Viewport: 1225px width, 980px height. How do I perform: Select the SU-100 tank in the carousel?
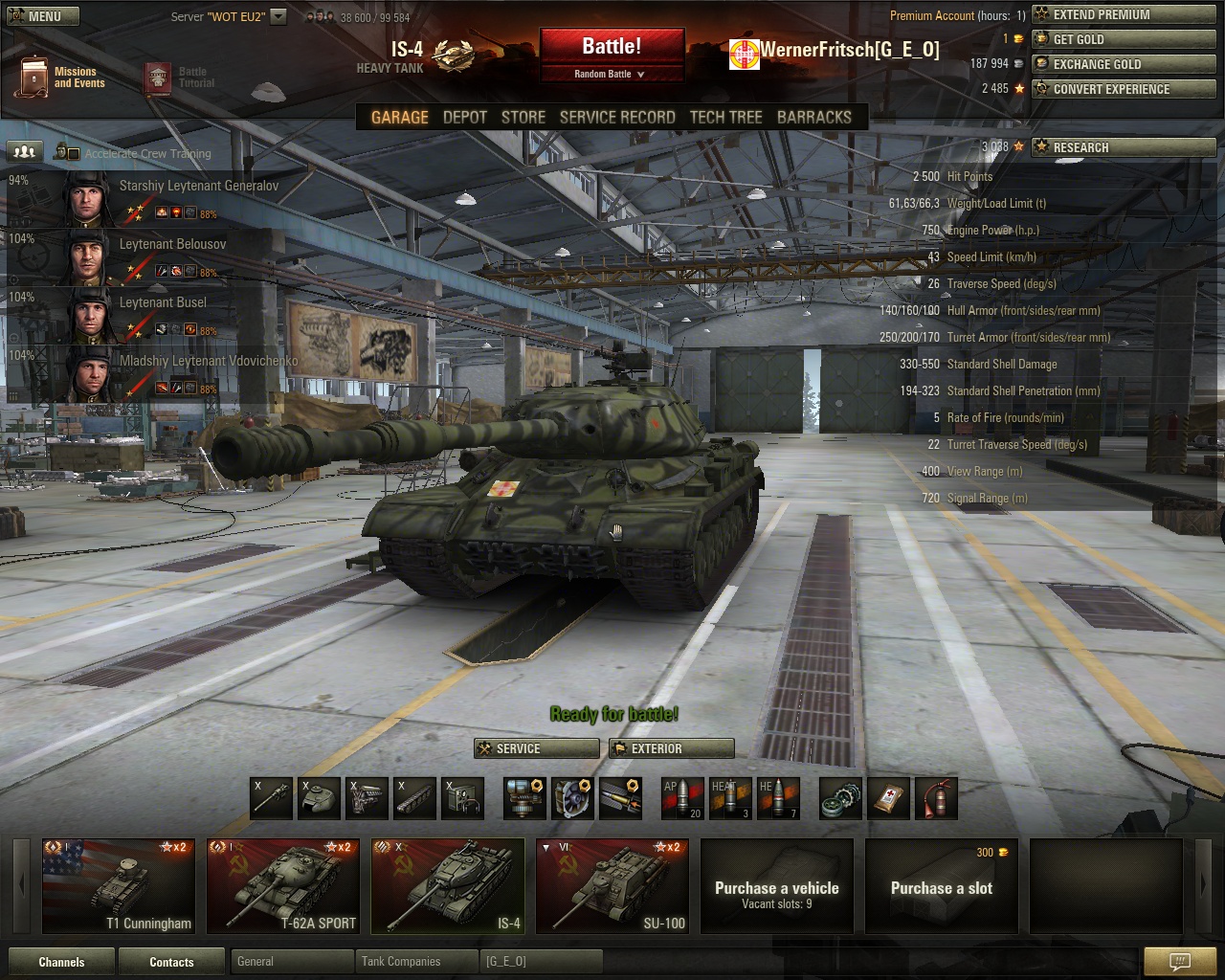click(x=612, y=885)
